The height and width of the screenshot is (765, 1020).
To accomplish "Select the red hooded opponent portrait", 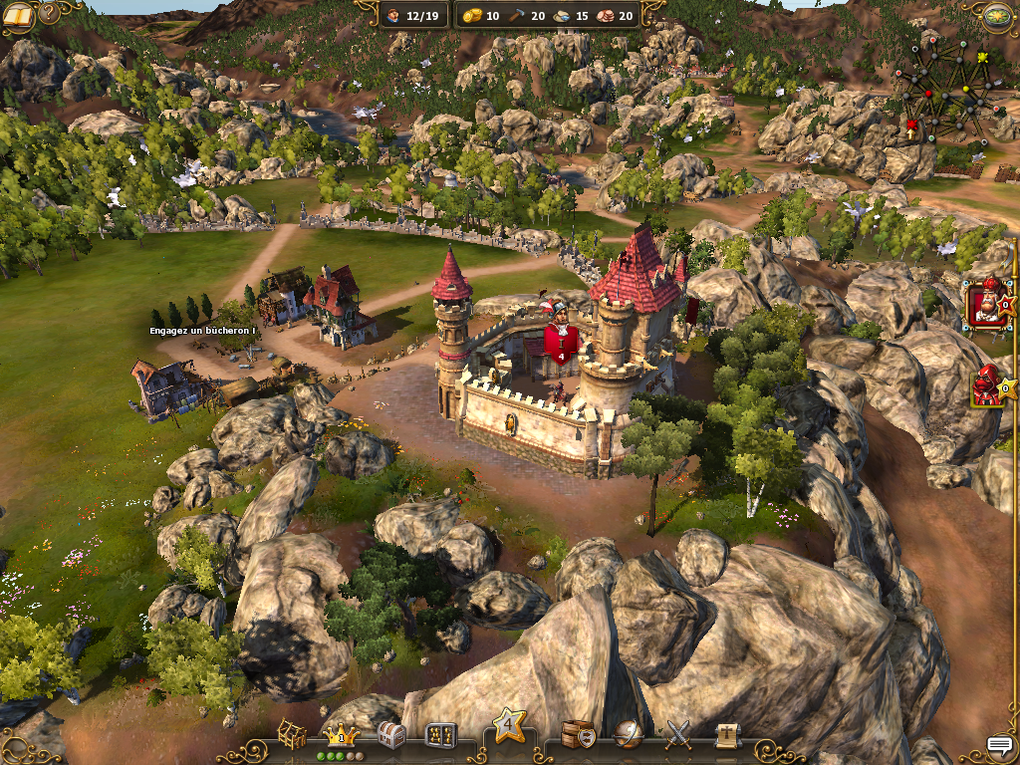I will coord(986,386).
